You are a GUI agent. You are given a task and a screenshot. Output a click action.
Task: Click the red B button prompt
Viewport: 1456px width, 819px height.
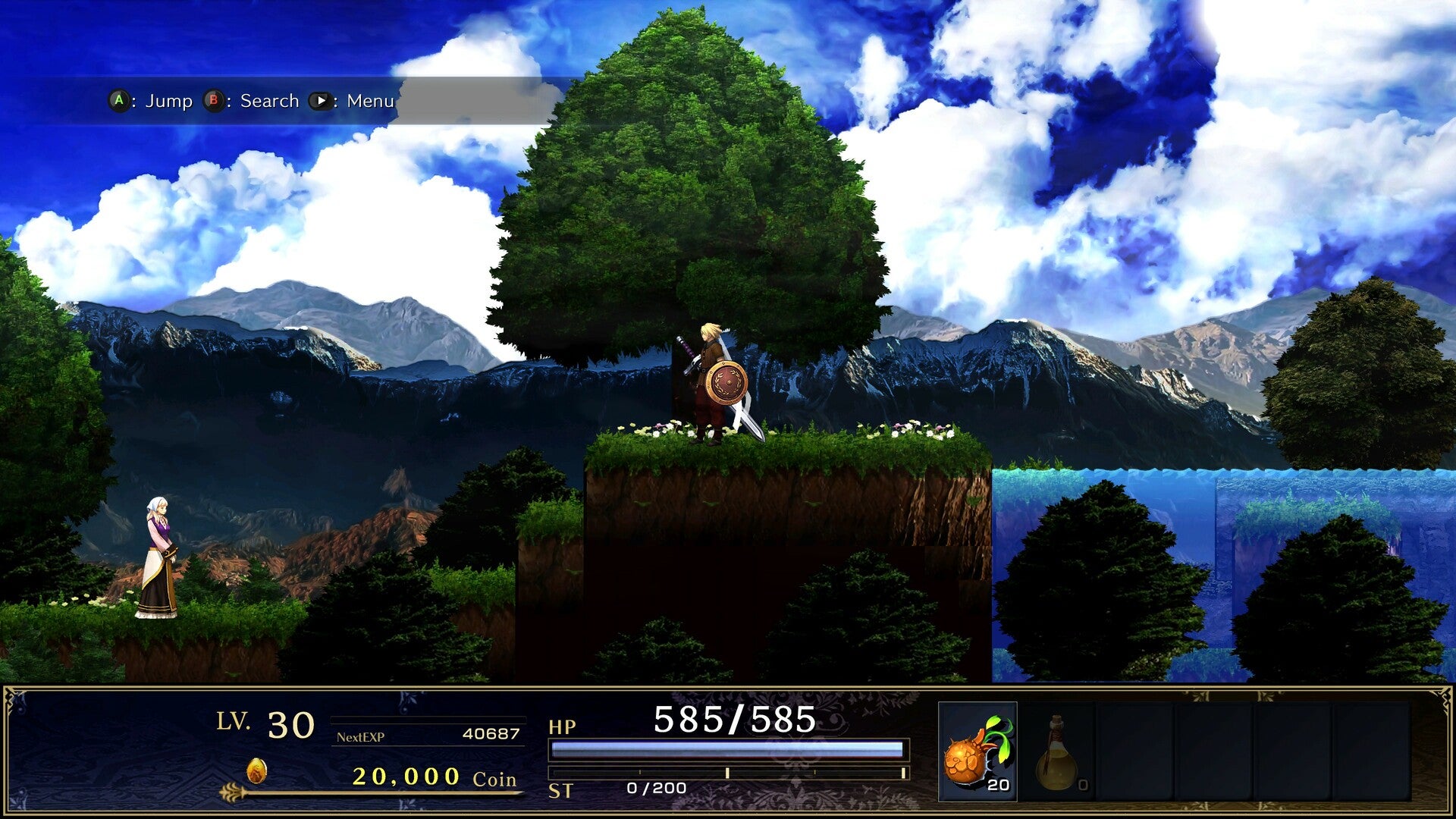(214, 100)
